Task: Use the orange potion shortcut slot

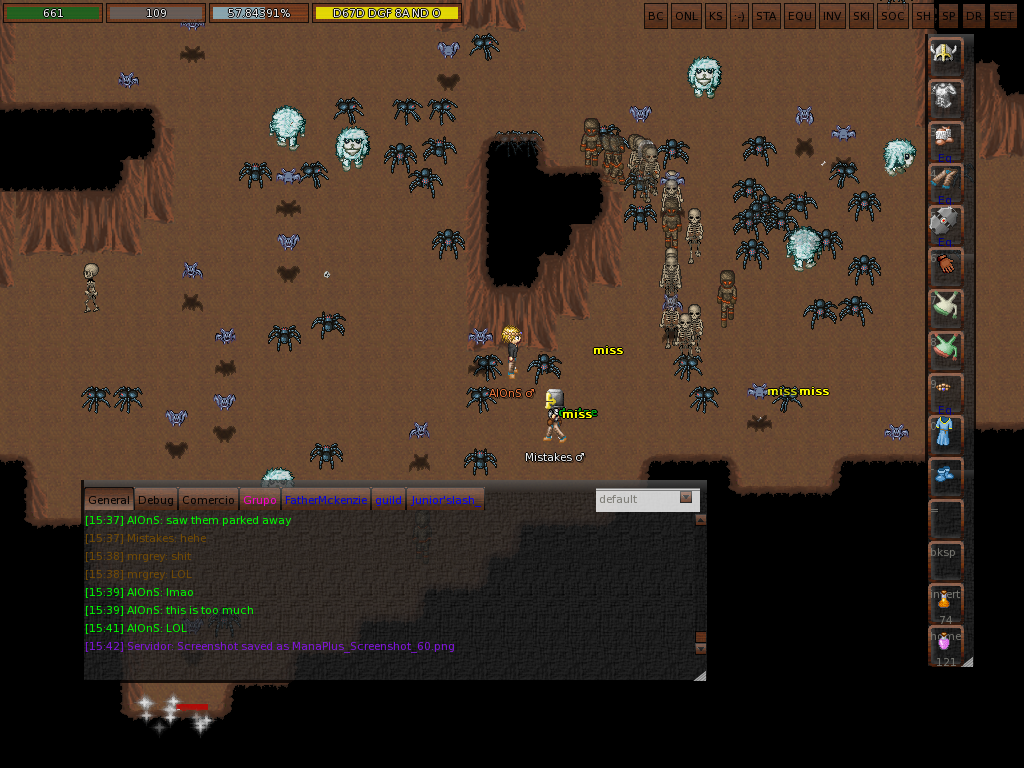Action: [945, 601]
